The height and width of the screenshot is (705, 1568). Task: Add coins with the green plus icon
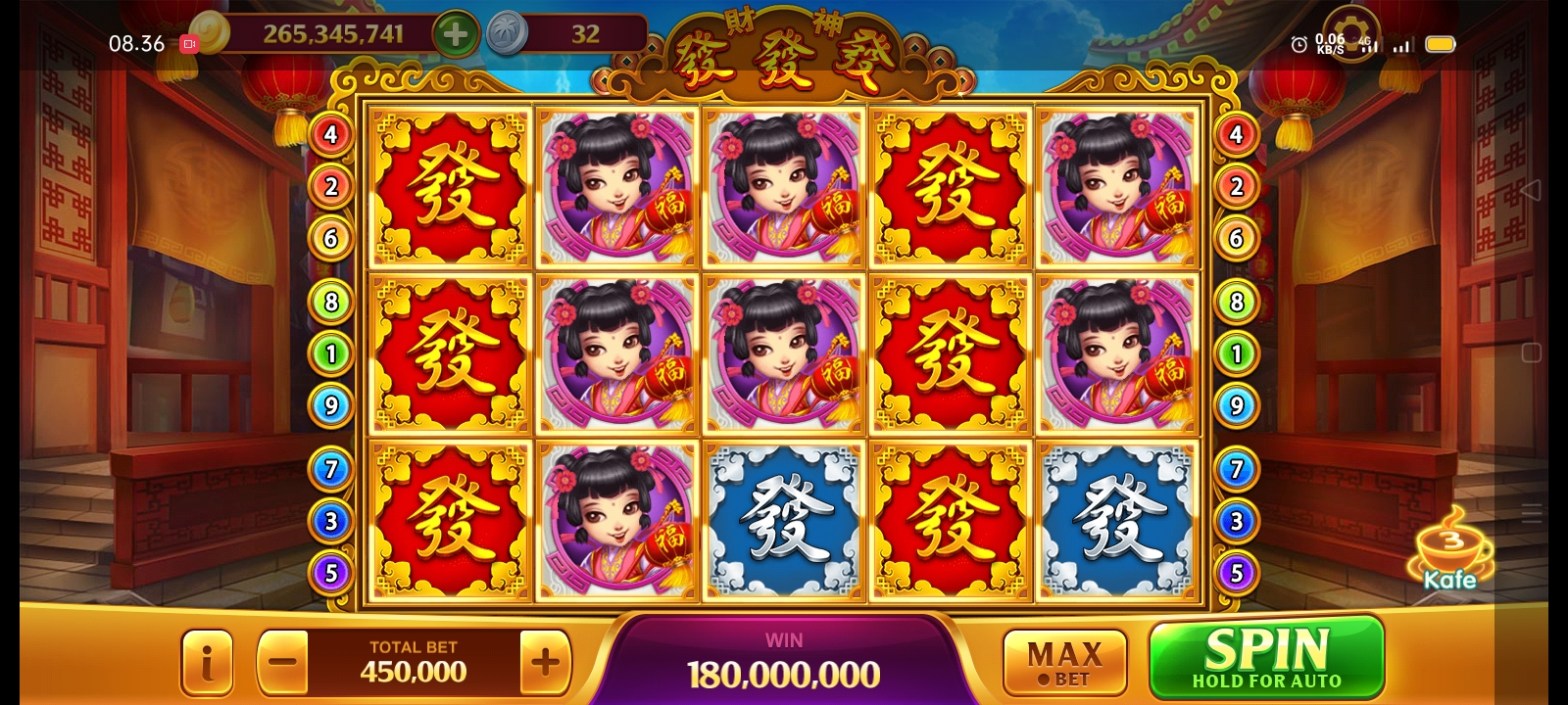click(x=455, y=34)
